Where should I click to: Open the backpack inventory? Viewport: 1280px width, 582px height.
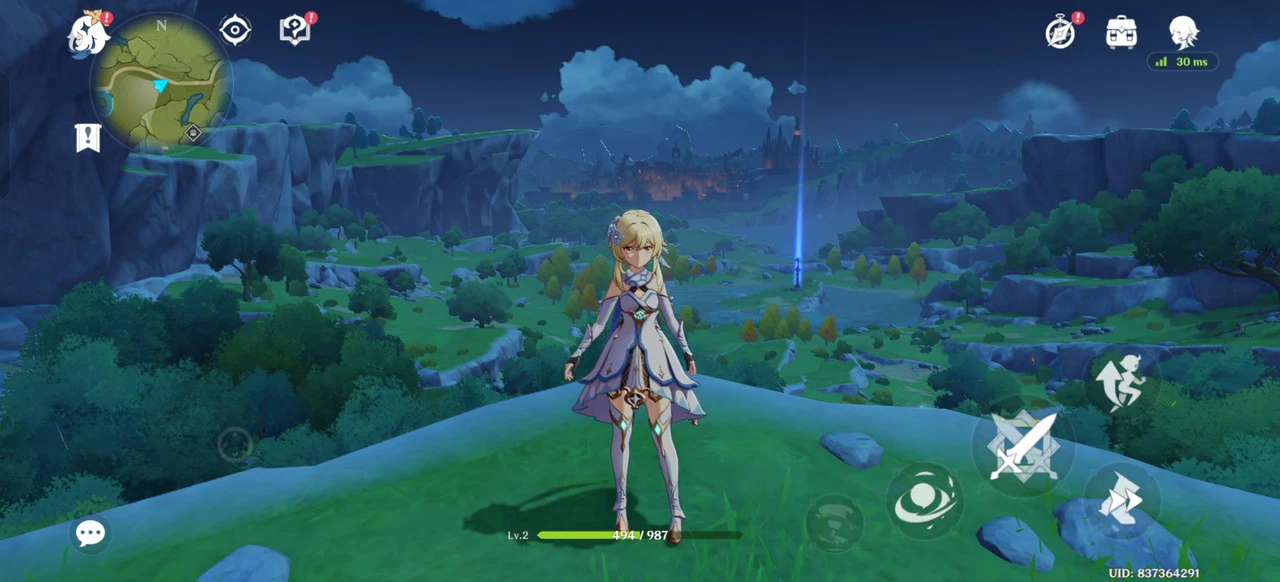[x=1121, y=32]
